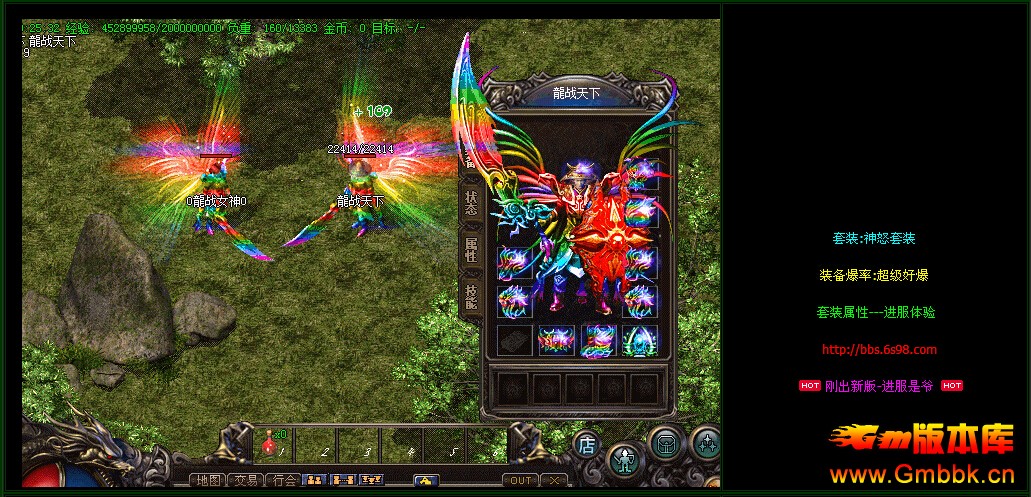Switch to the 状态 status tab

[x=471, y=203]
